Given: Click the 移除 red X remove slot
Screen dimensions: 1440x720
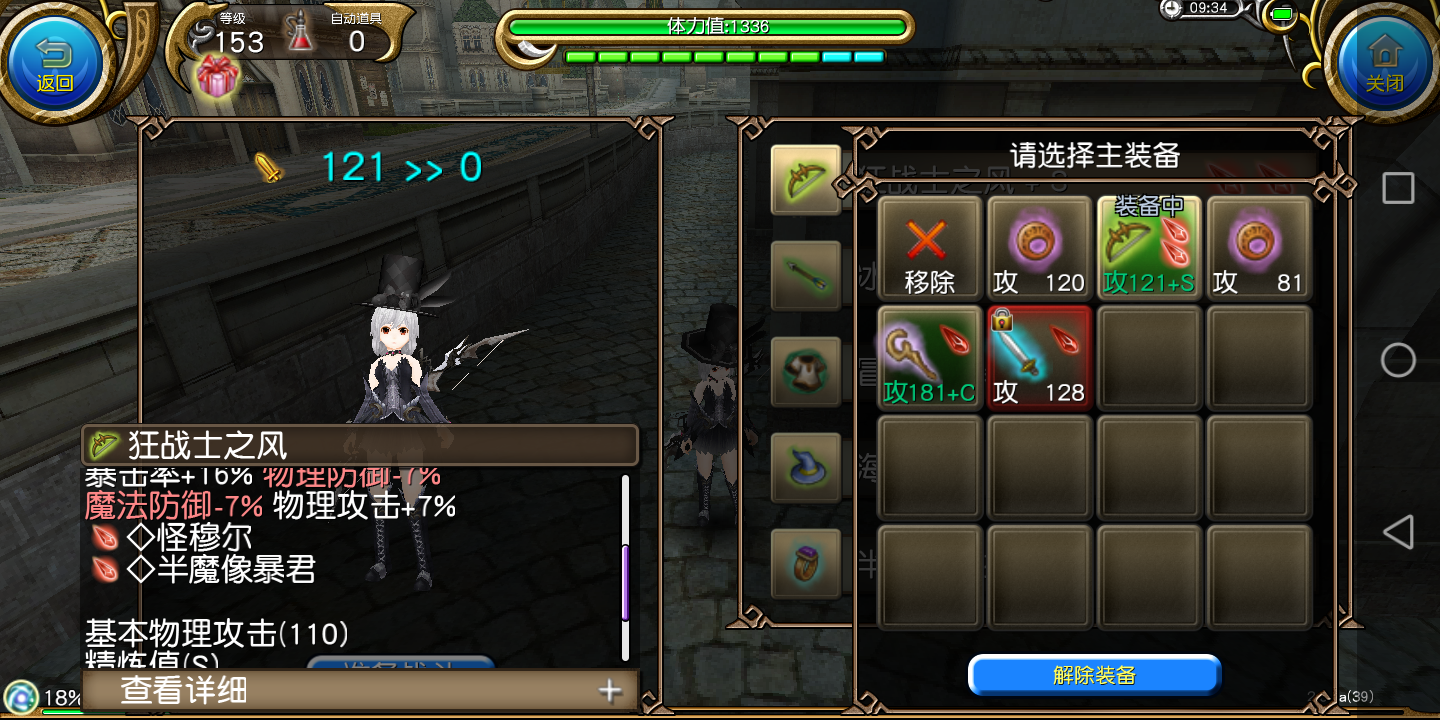Looking at the screenshot, I should pos(929,247).
